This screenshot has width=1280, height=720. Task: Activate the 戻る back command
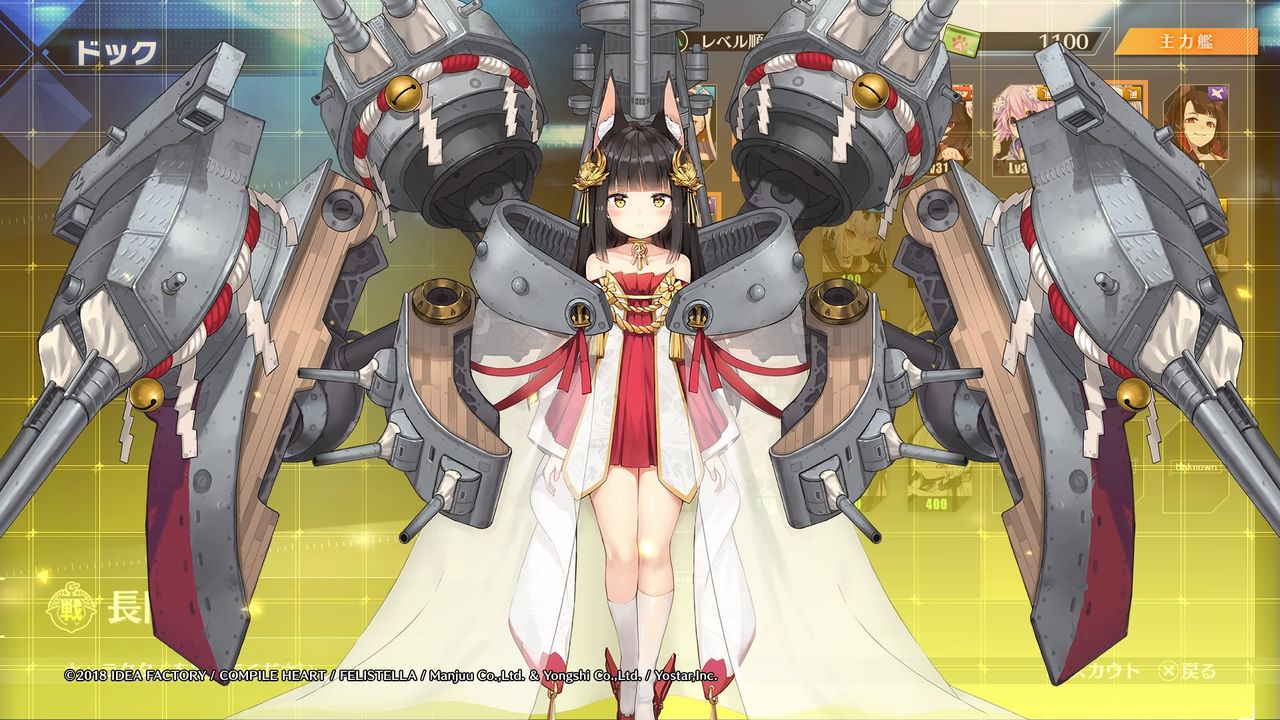click(x=1200, y=671)
